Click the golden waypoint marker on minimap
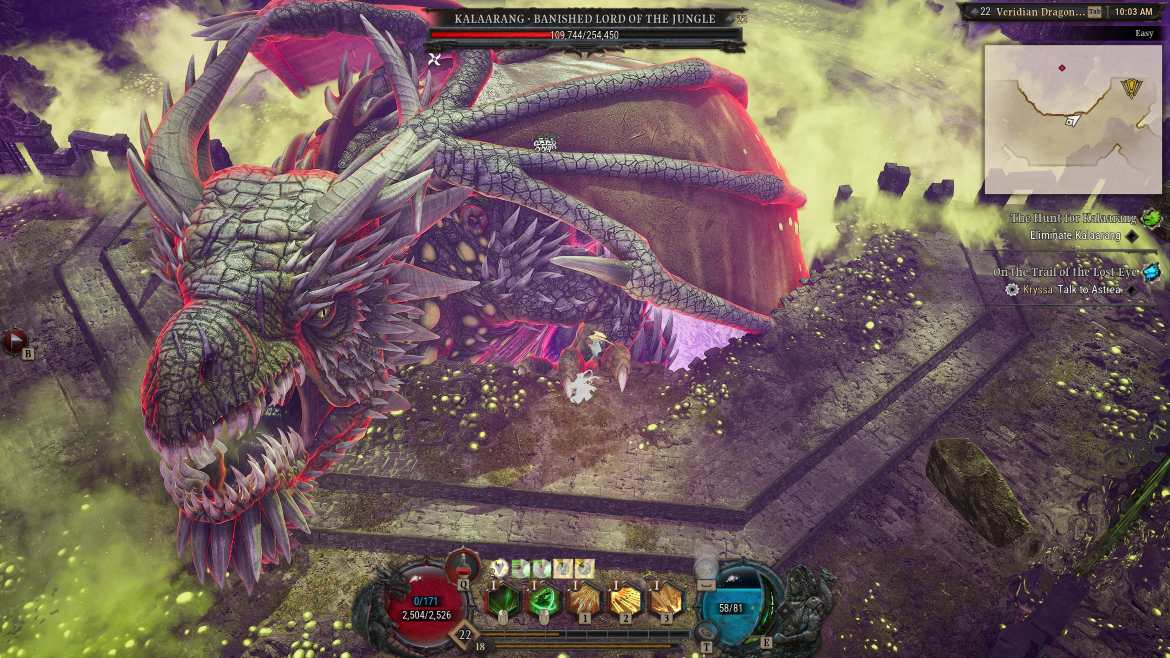This screenshot has width=1170, height=658. 1132,88
